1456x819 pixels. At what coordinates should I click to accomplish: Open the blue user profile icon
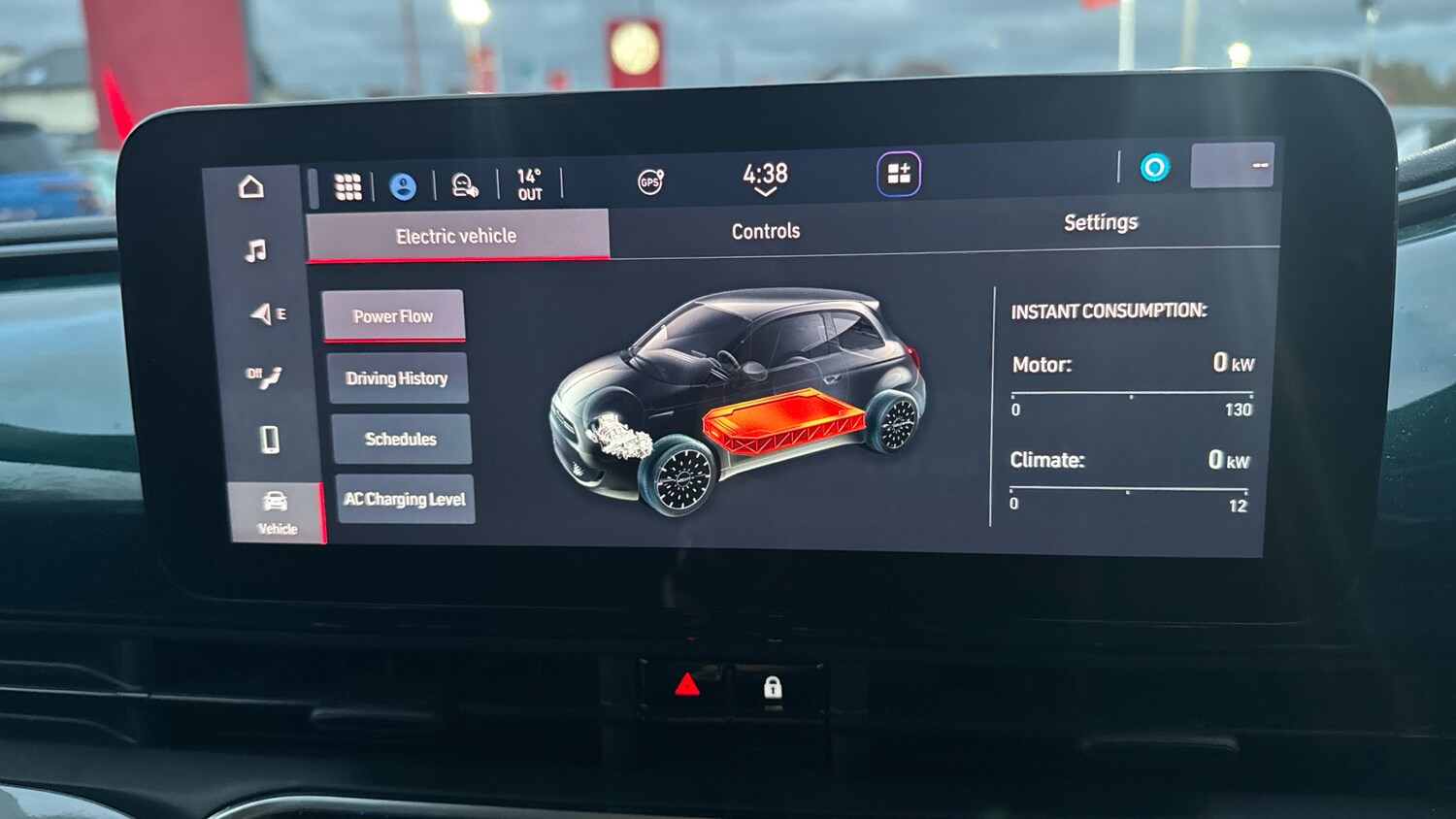point(403,186)
